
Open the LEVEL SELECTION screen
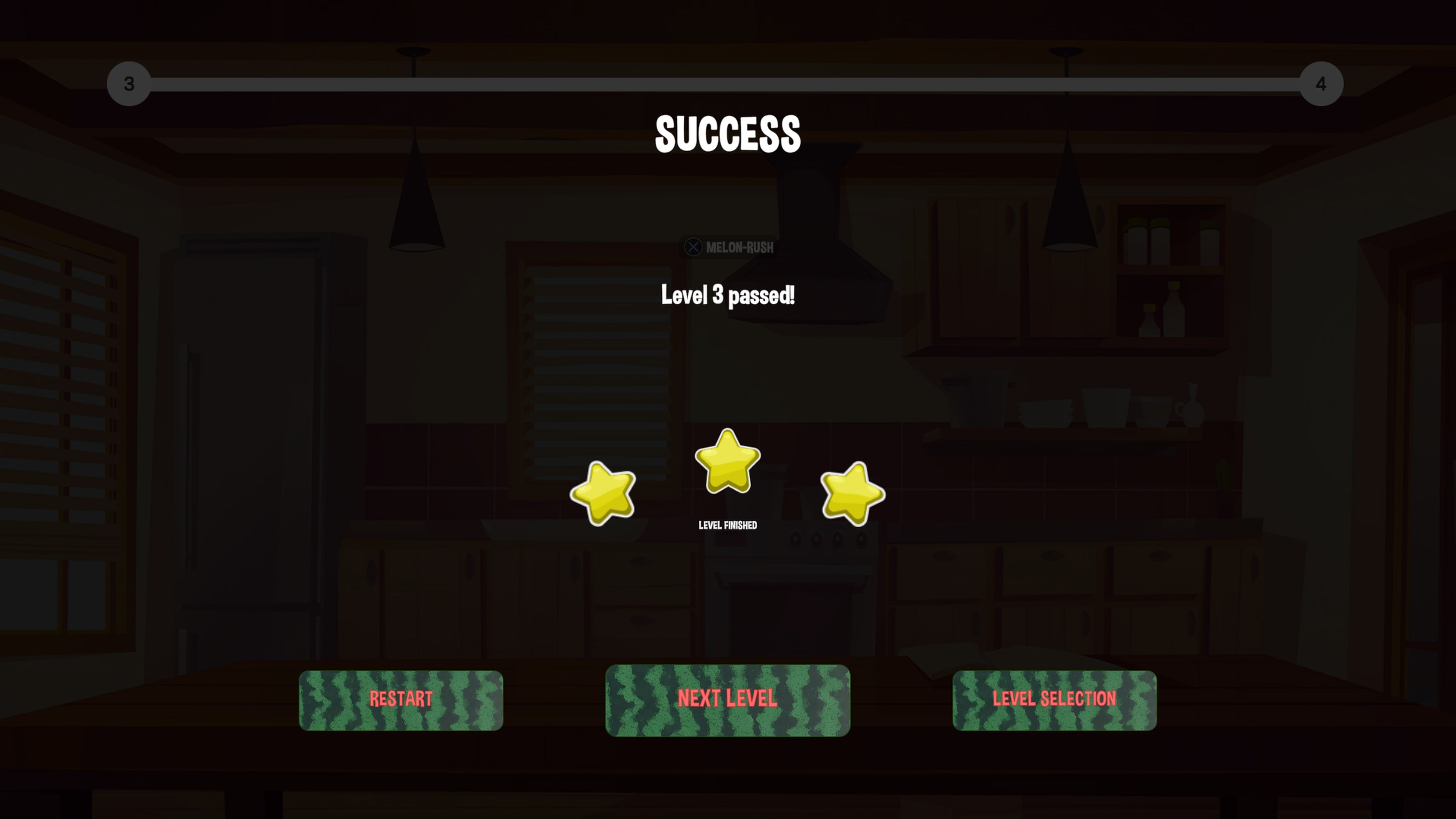[1054, 700]
